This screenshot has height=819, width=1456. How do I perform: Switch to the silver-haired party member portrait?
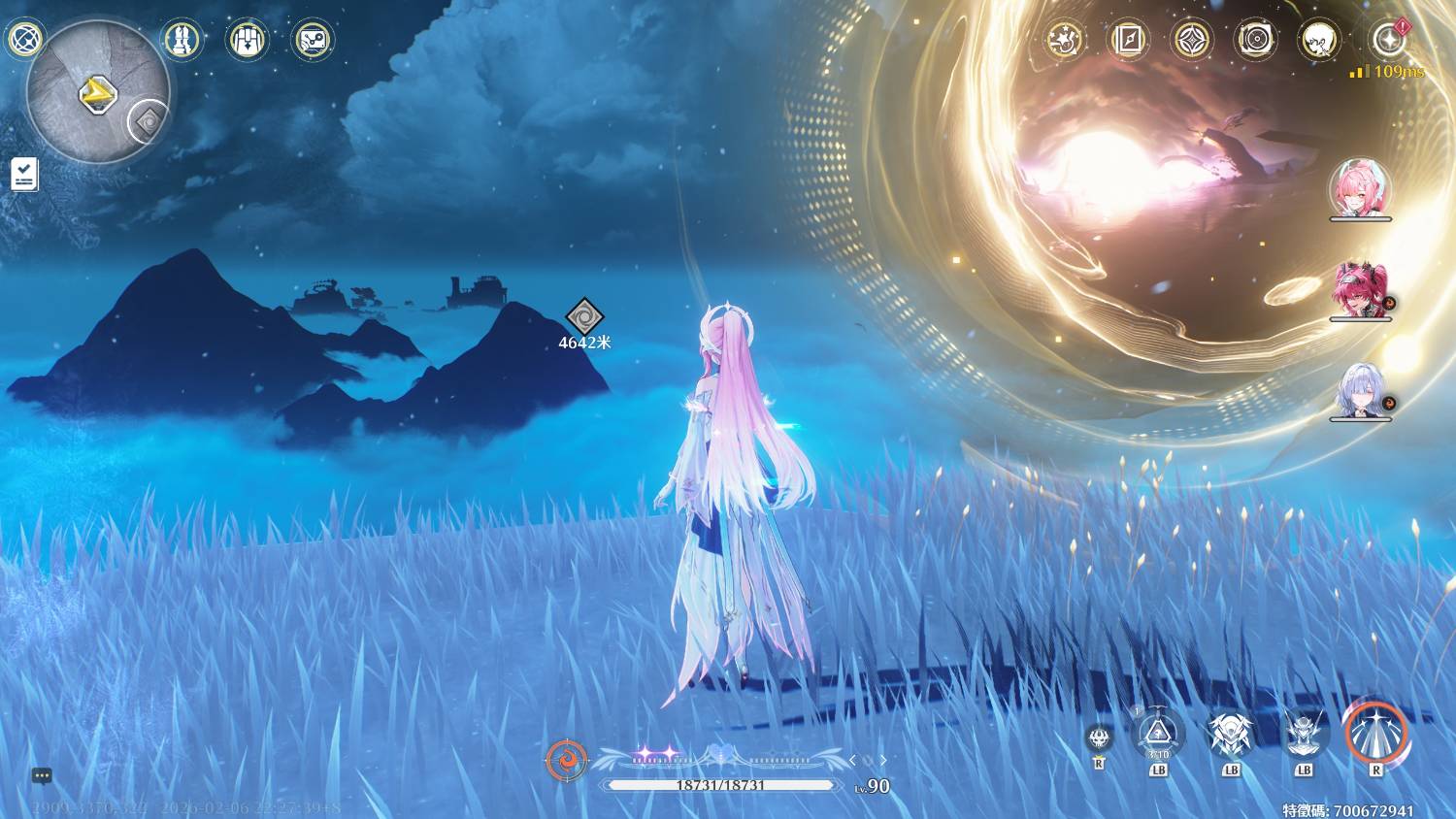[1359, 390]
